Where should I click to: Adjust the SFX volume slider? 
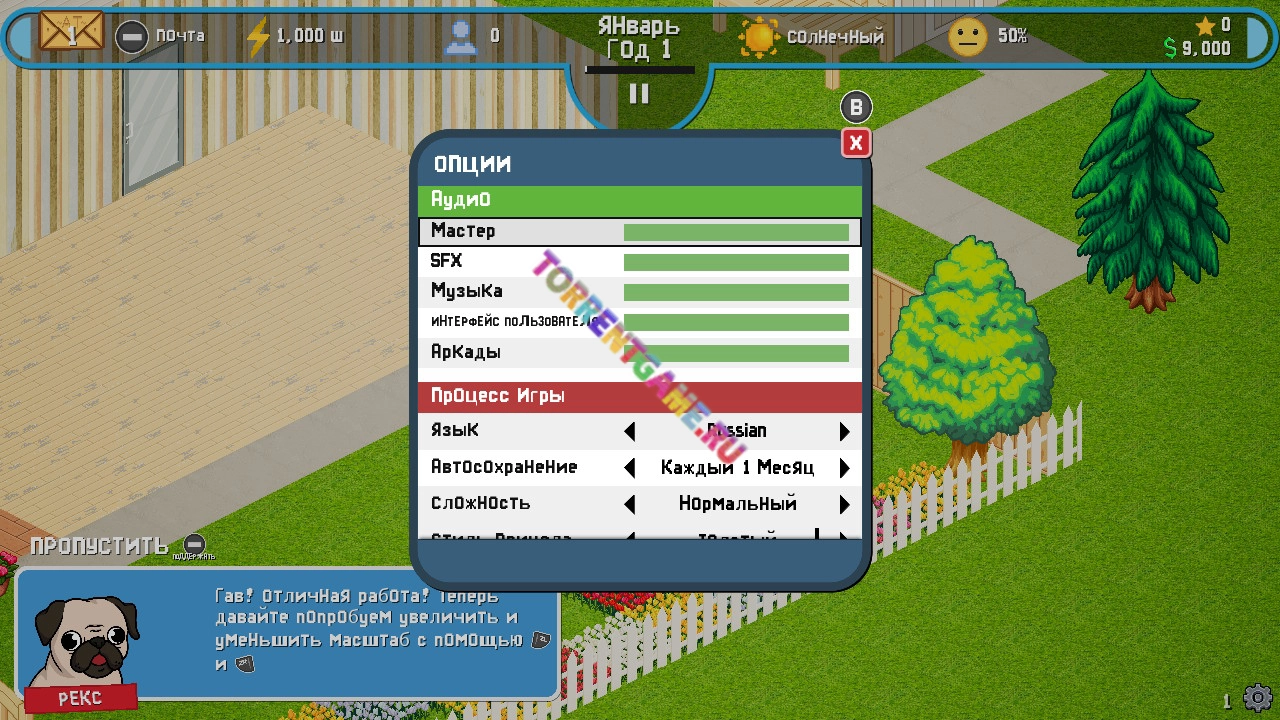point(736,262)
